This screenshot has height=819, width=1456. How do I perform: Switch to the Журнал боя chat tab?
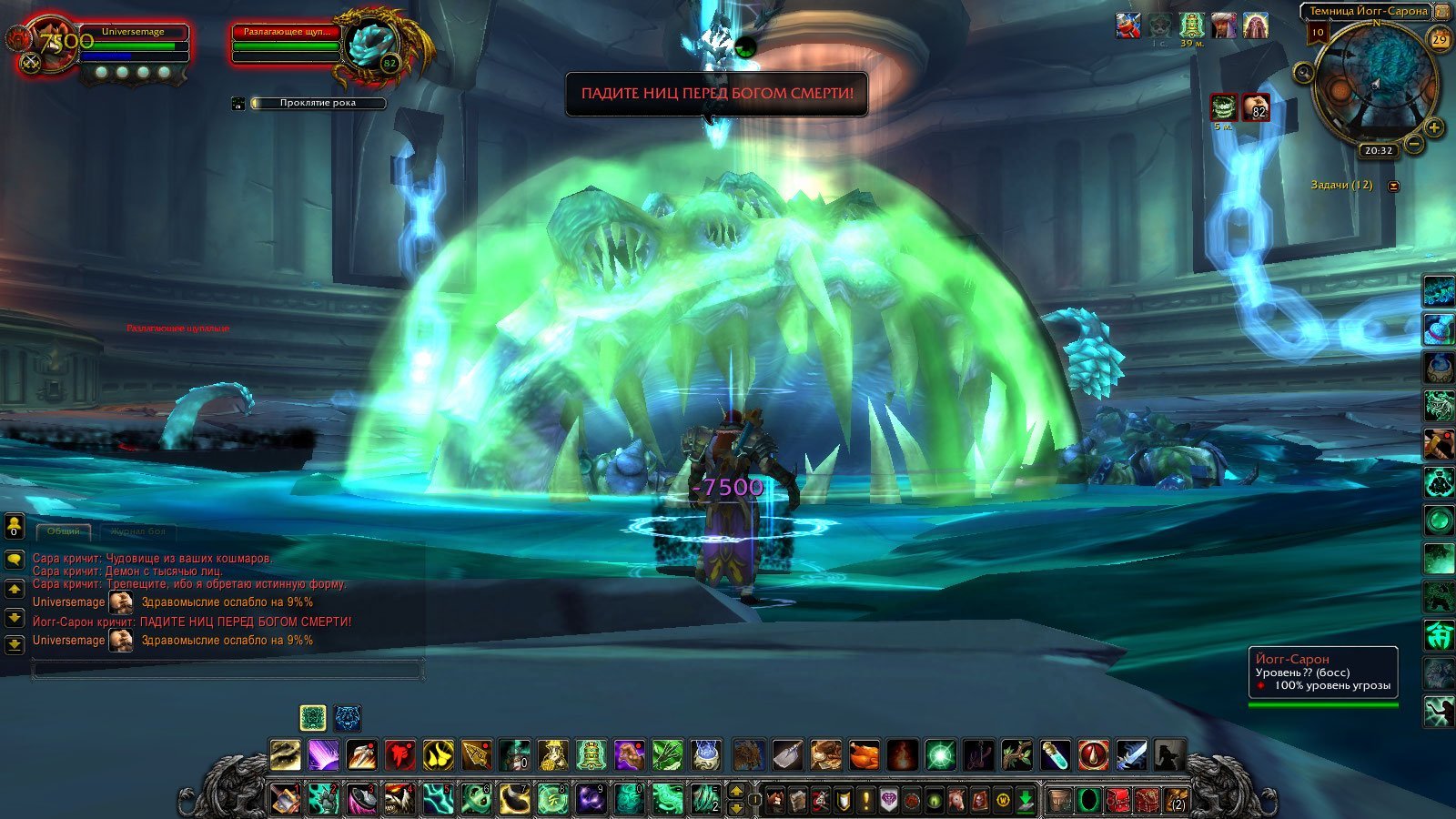click(138, 531)
